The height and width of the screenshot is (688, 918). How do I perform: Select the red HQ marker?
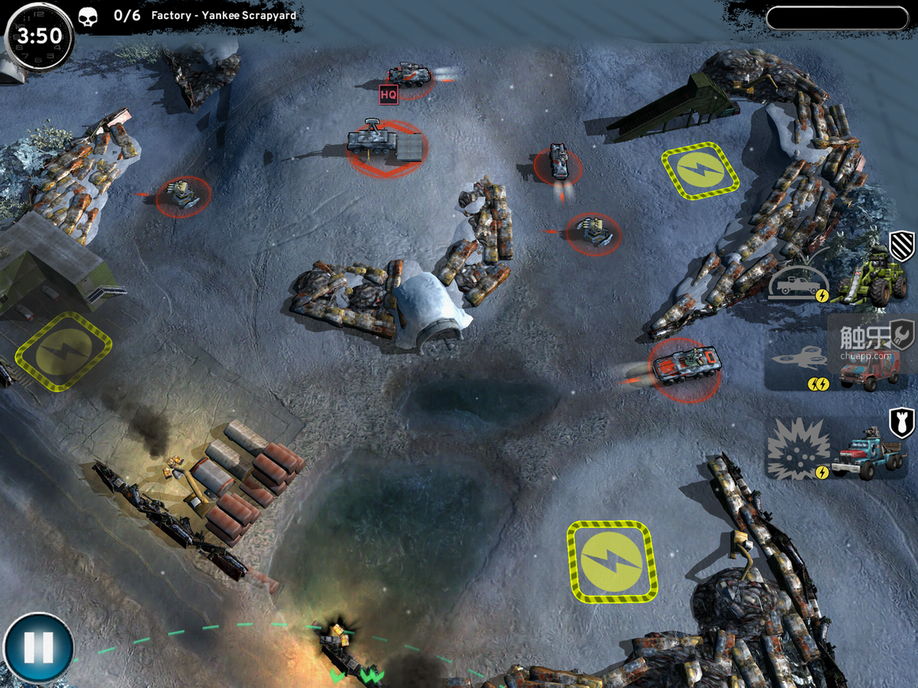pos(389,95)
